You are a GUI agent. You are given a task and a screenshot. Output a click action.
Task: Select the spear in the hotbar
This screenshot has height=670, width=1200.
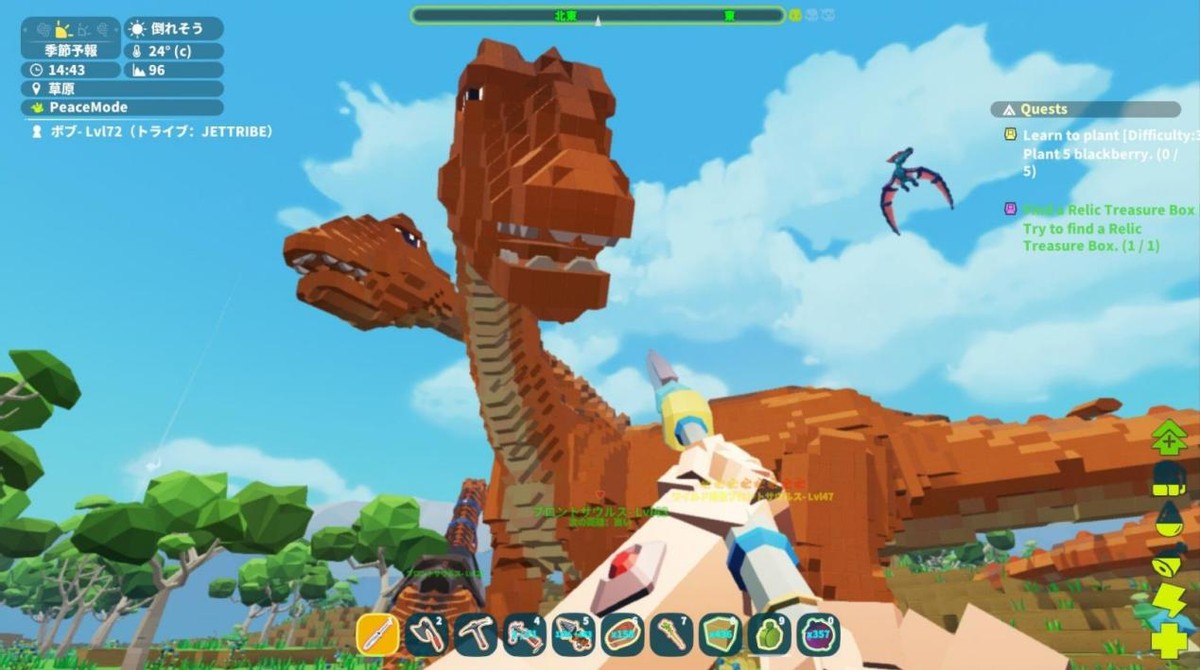378,634
